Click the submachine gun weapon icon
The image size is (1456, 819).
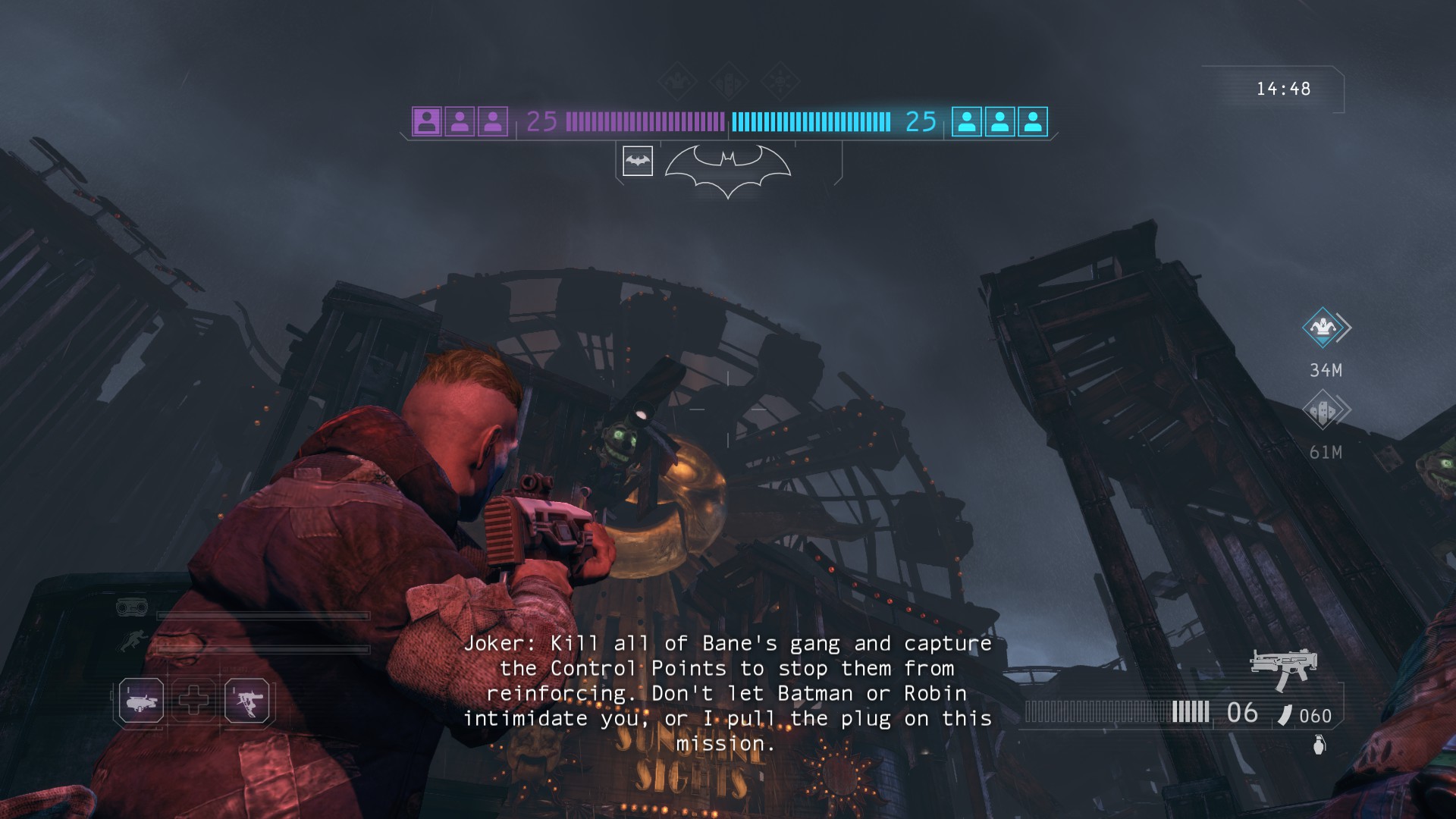click(1284, 667)
